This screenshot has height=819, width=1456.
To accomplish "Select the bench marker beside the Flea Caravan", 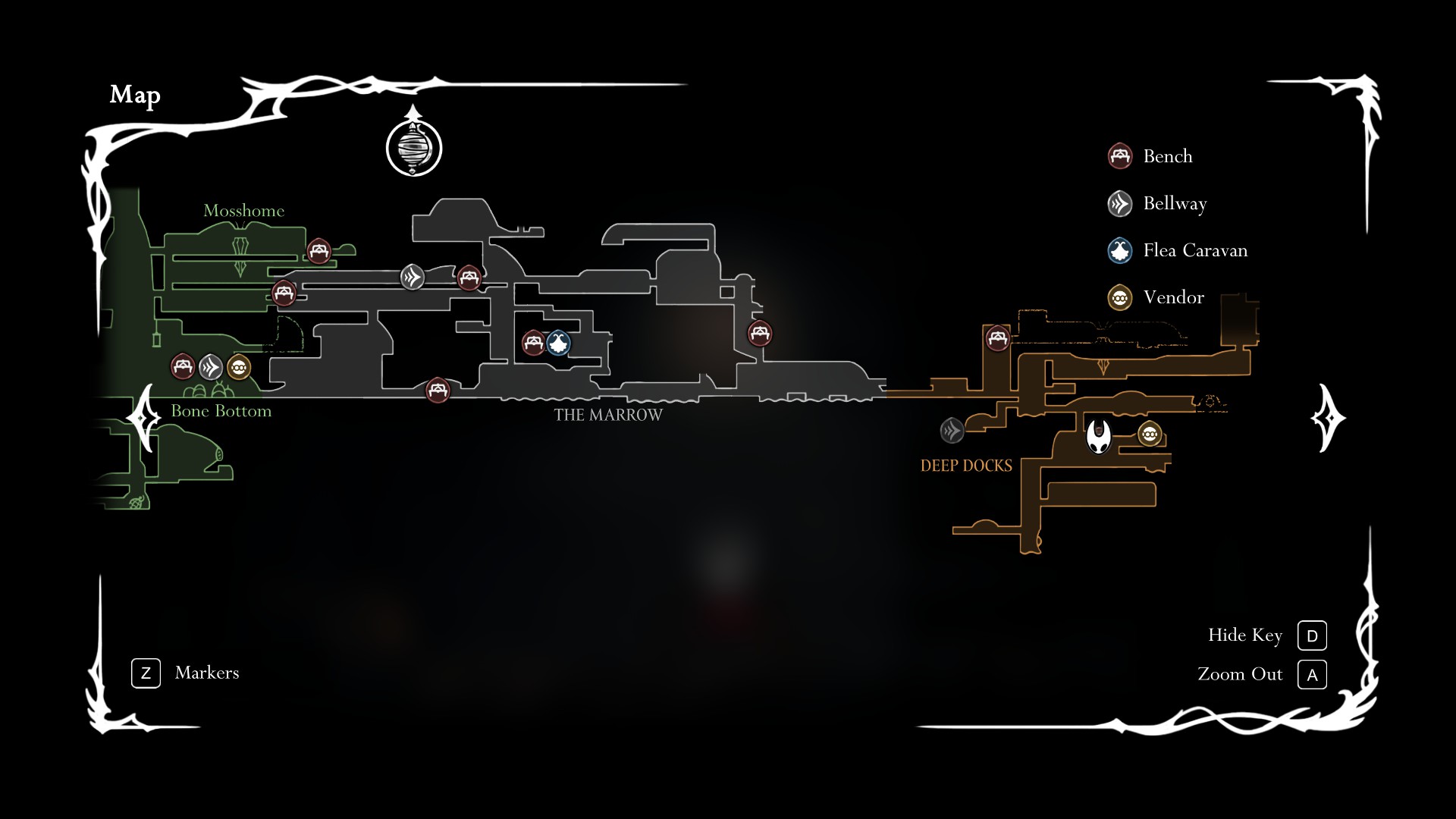I will coord(533,343).
